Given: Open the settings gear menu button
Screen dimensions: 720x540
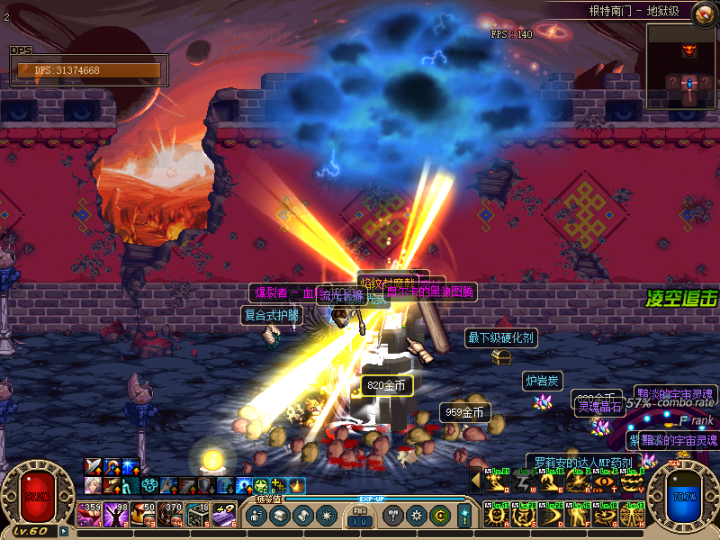Looking at the screenshot, I should [417, 515].
